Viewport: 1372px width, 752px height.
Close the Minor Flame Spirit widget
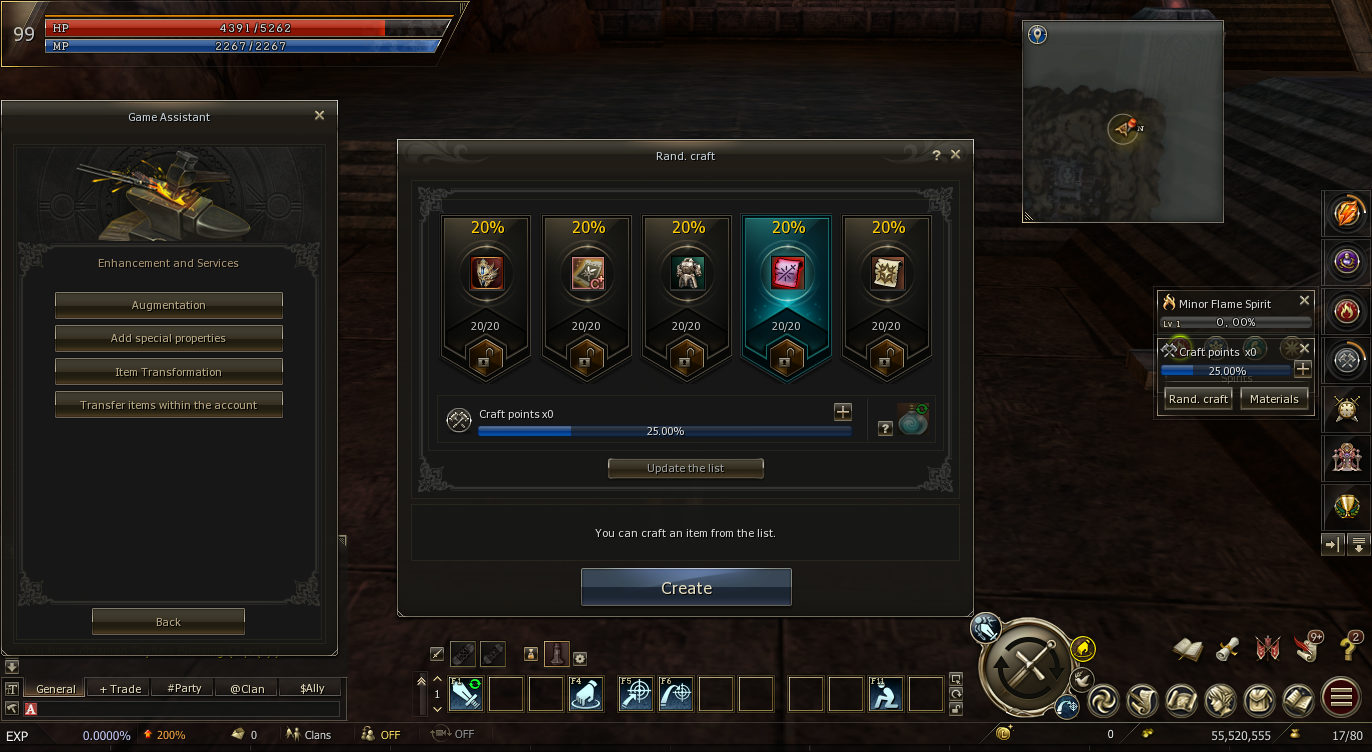point(1304,301)
